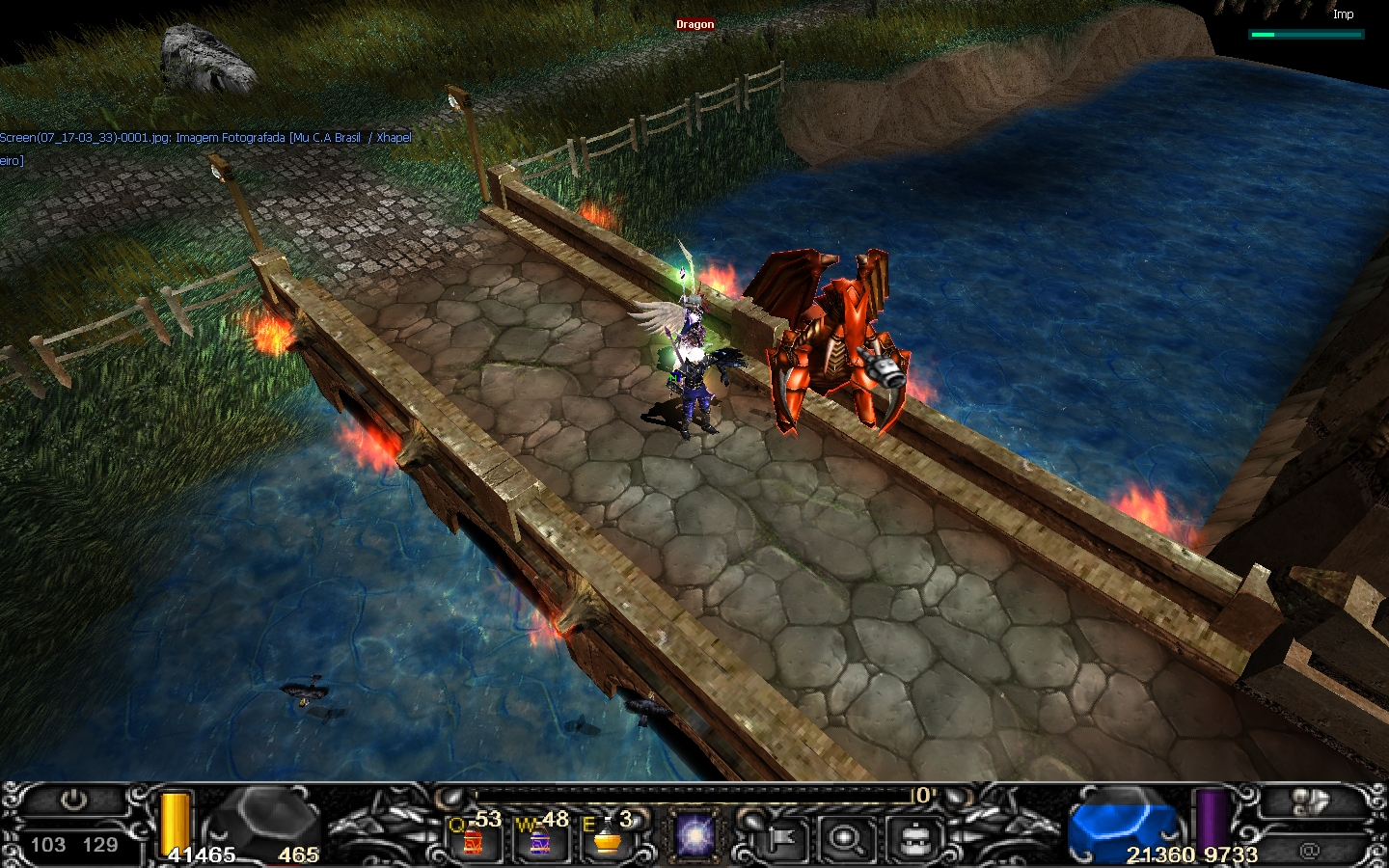Open the backpack inventory
The height and width of the screenshot is (868, 1389).
(913, 839)
